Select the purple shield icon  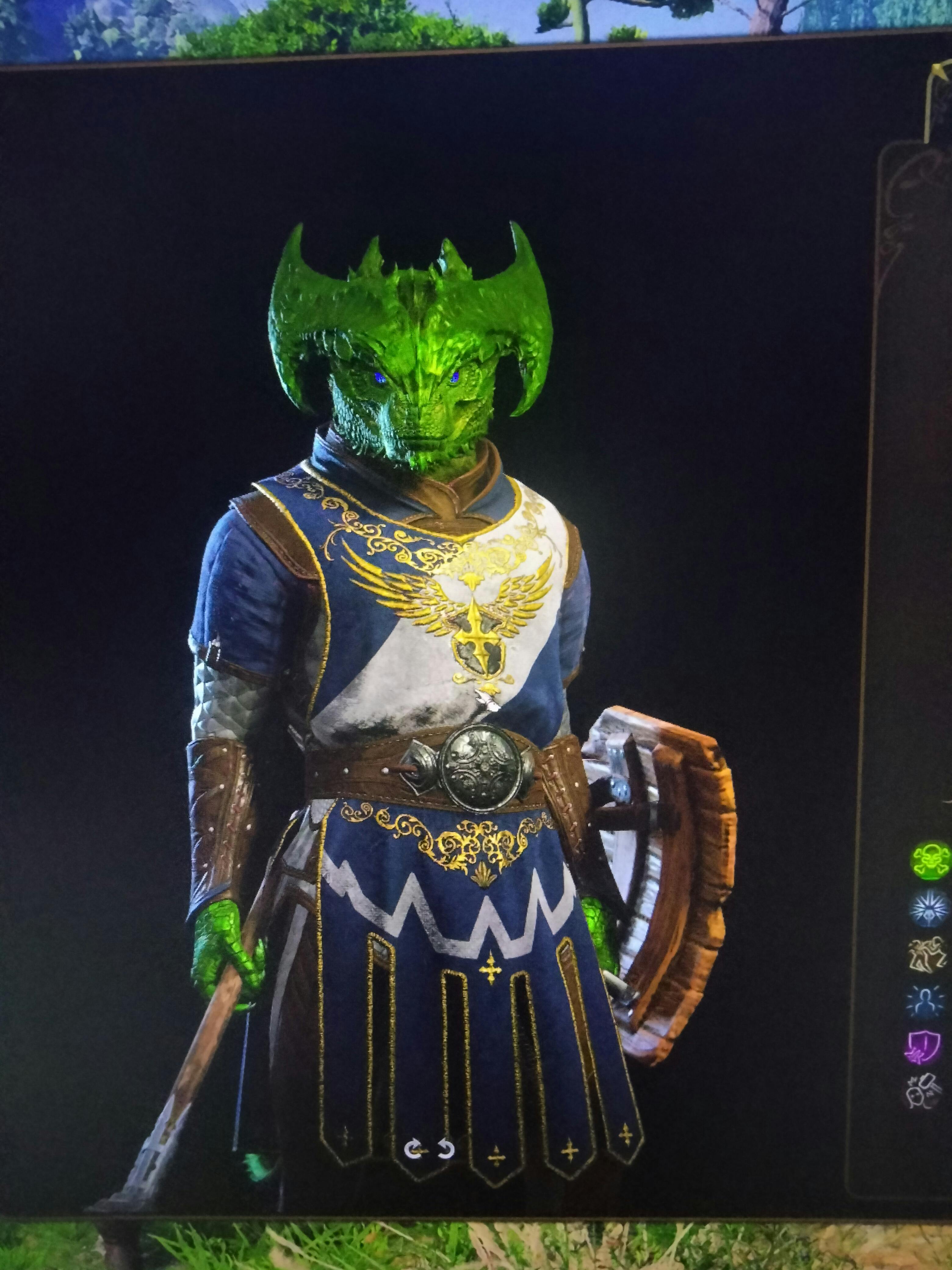[x=923, y=1047]
